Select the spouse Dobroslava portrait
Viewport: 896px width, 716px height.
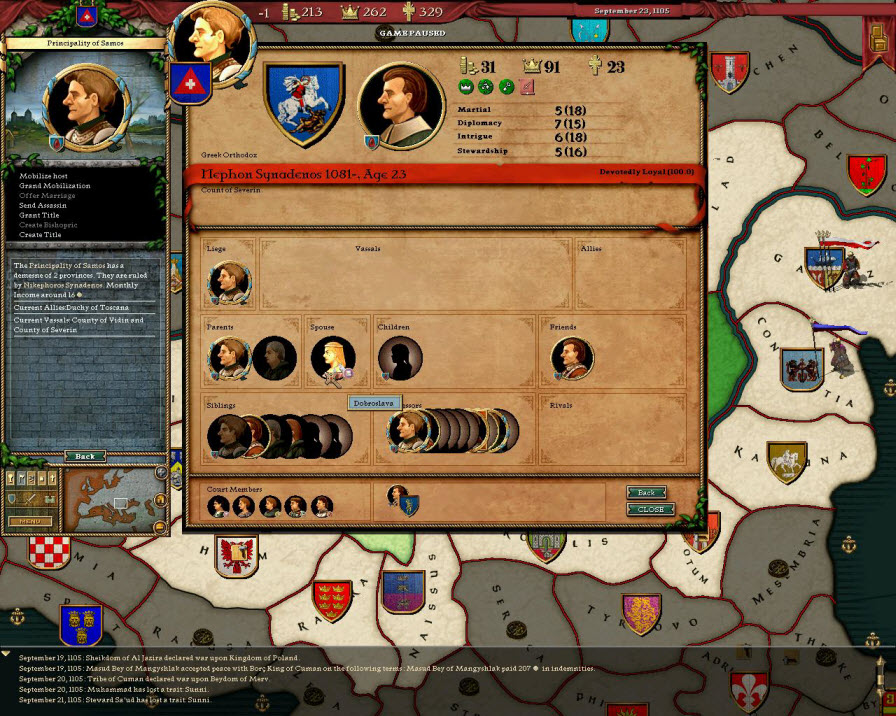coord(331,358)
